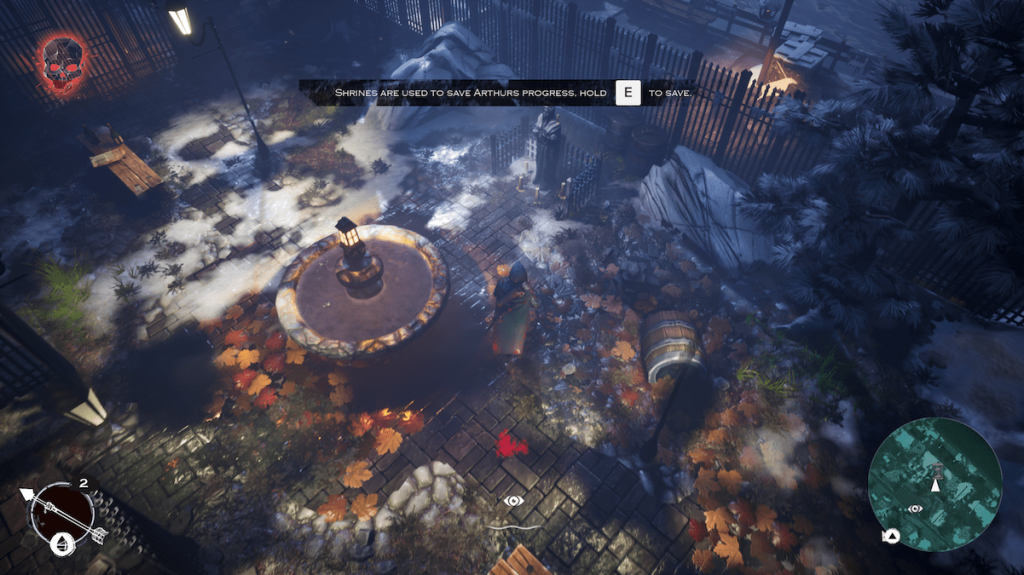Select the eye marker on the minimap
The image size is (1024, 575).
tap(914, 509)
